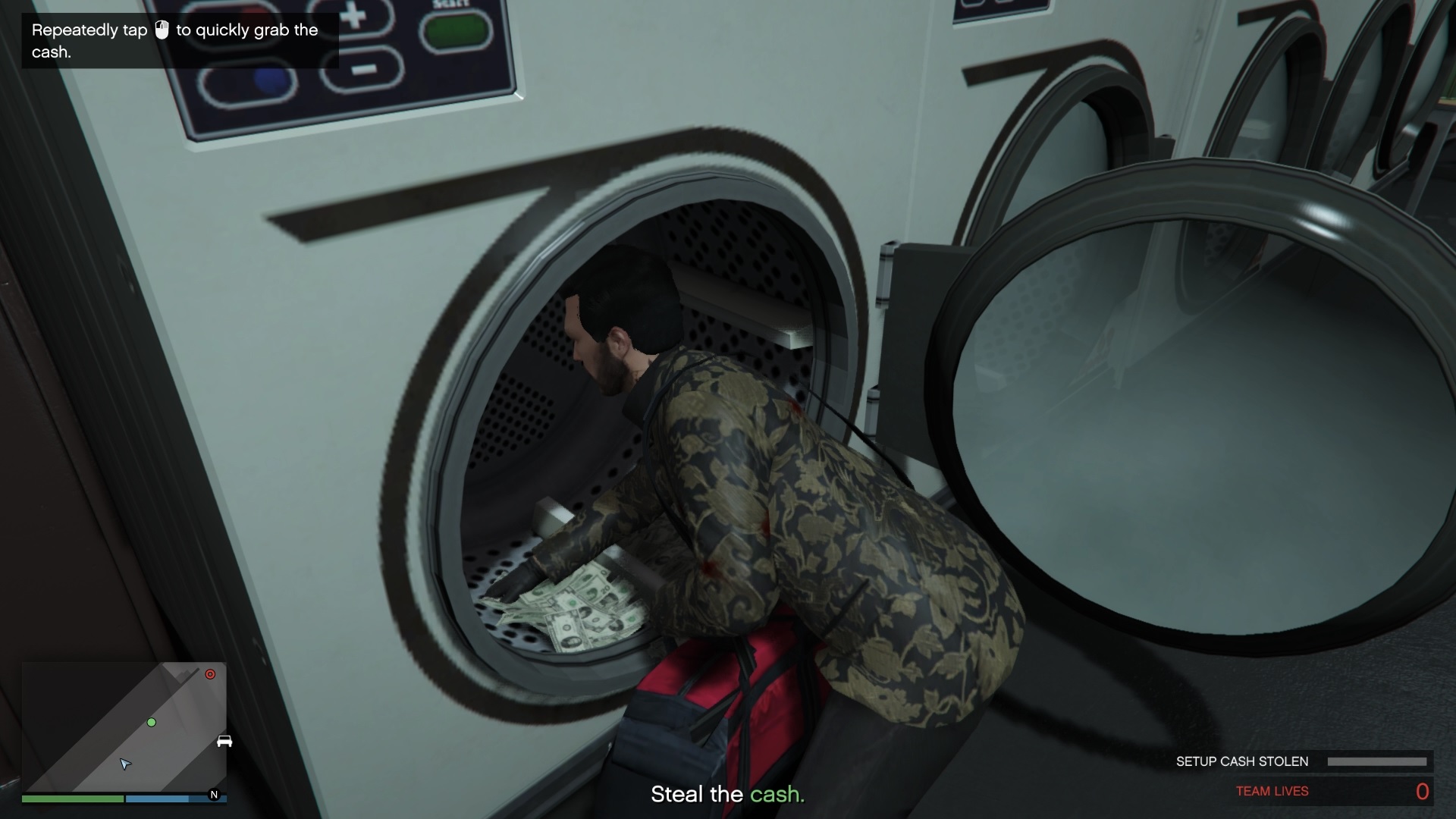
Task: Click the red waypoint marker on the minimap
Action: click(210, 673)
